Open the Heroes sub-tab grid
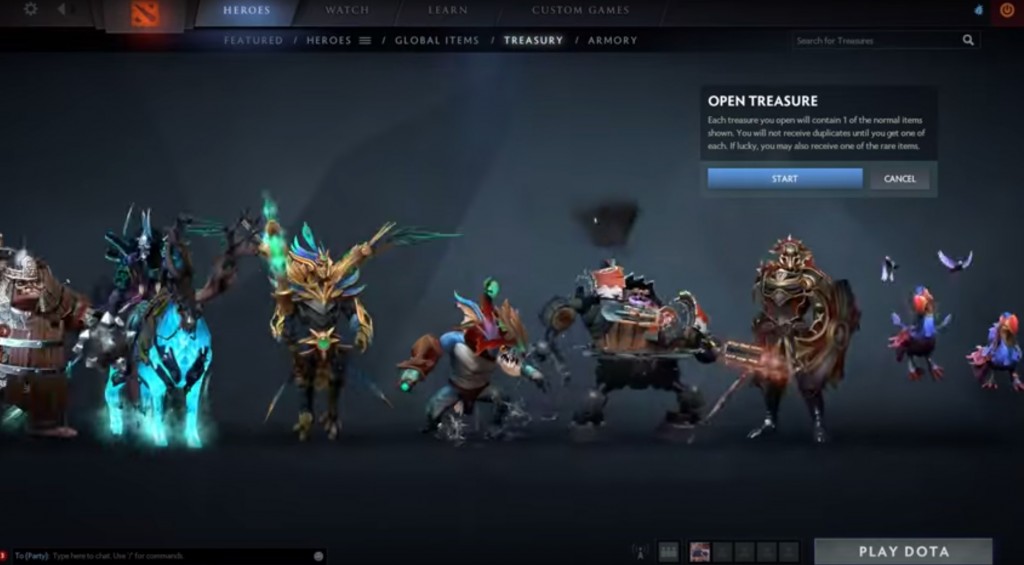The height and width of the screenshot is (565, 1024). tap(338, 40)
